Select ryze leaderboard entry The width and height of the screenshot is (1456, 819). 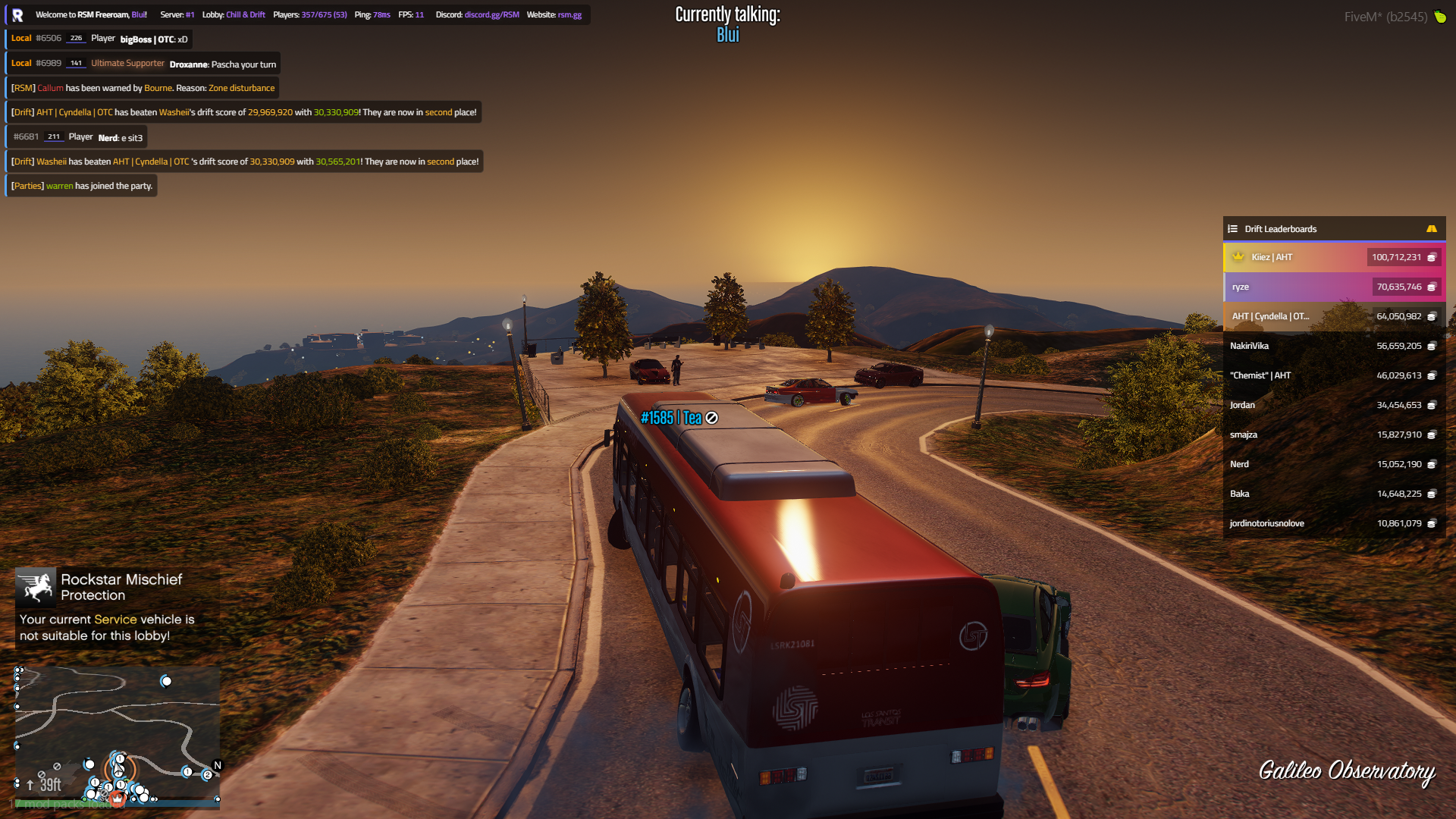[1333, 287]
